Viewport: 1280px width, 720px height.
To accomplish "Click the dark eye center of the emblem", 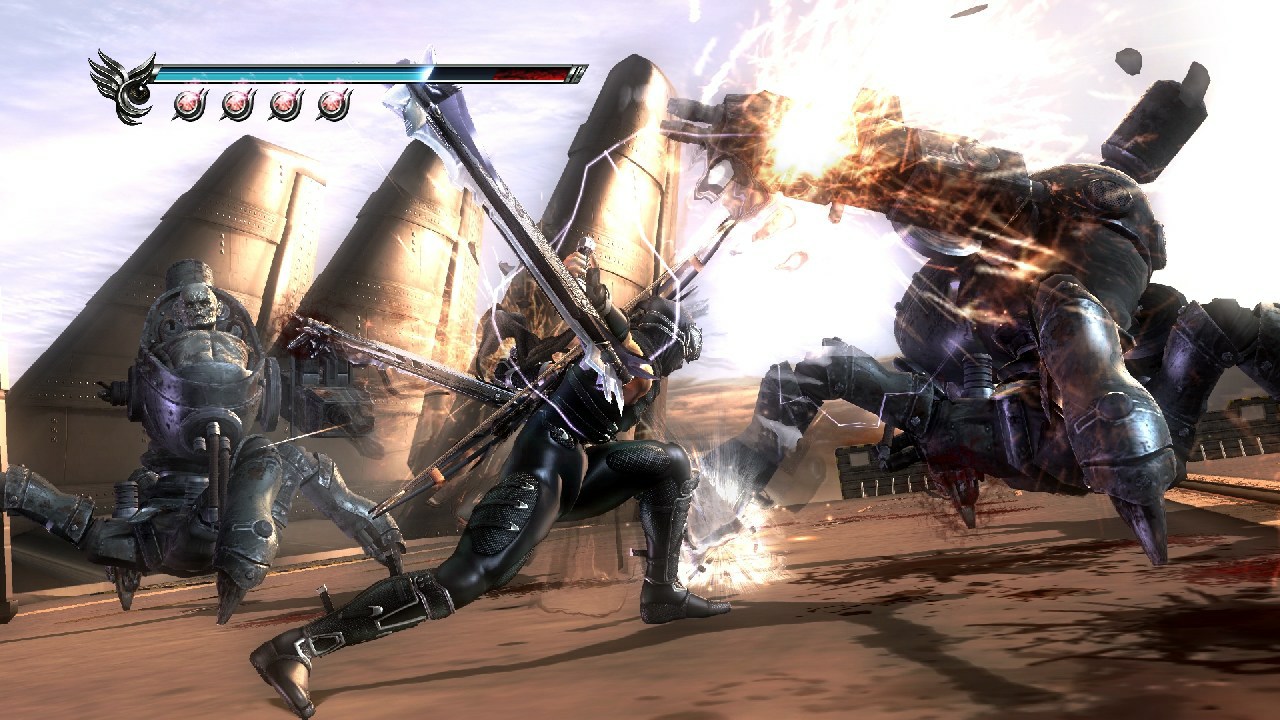I will tap(138, 93).
